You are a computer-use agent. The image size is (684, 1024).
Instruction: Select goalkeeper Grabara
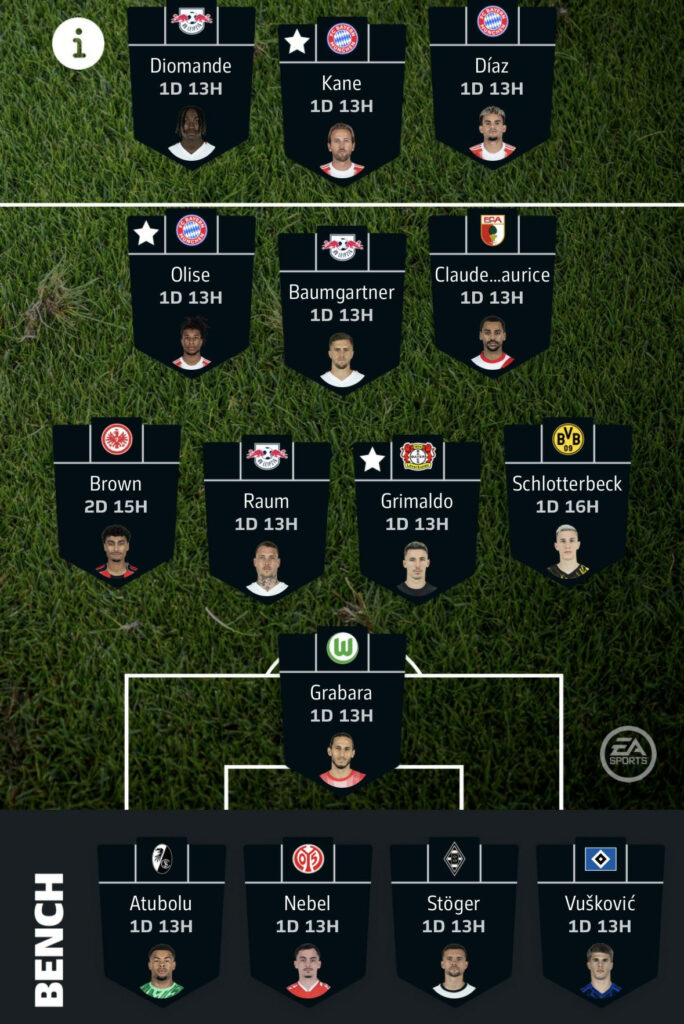(x=342, y=712)
